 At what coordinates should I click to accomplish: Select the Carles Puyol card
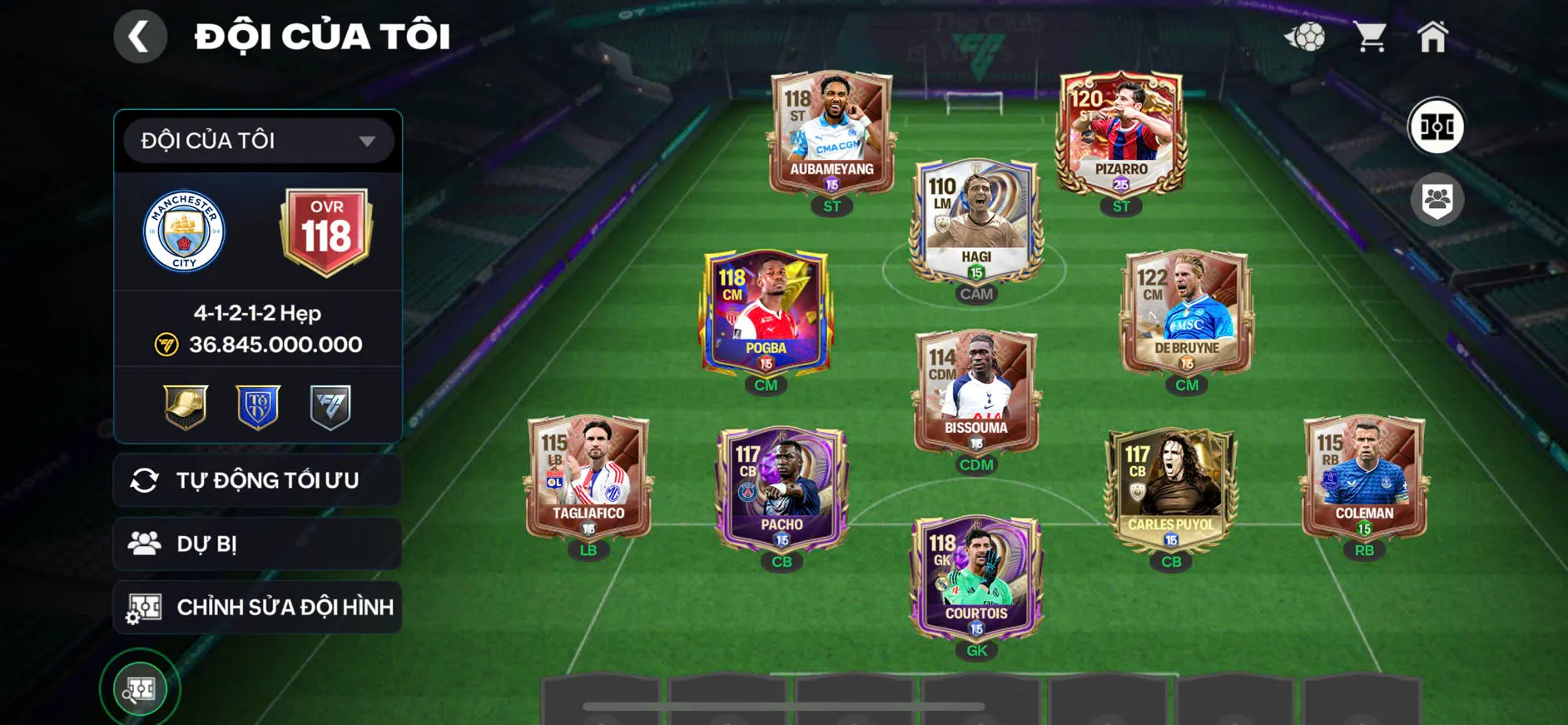[x=1170, y=489]
